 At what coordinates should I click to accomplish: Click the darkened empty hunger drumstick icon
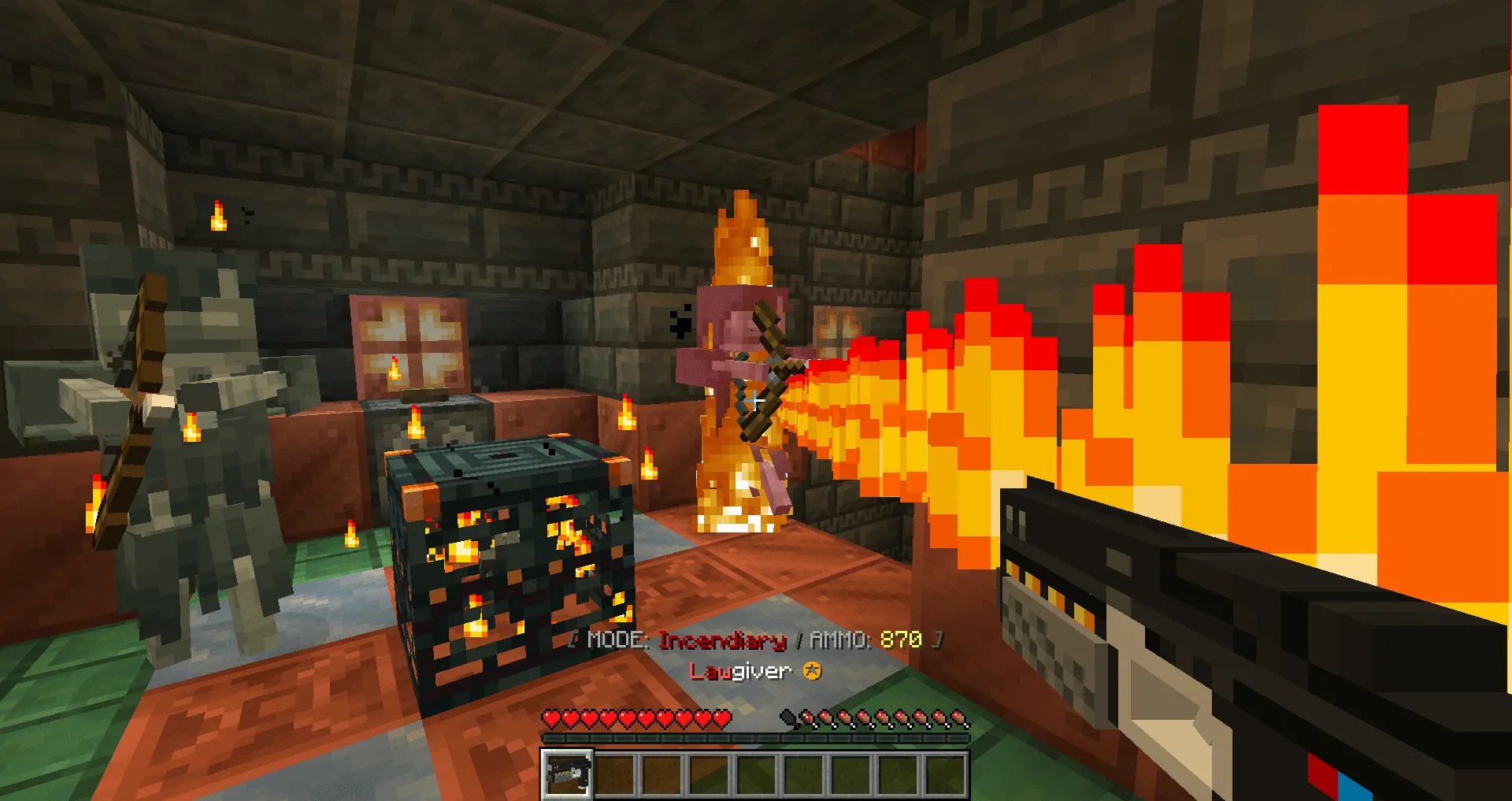coord(787,717)
